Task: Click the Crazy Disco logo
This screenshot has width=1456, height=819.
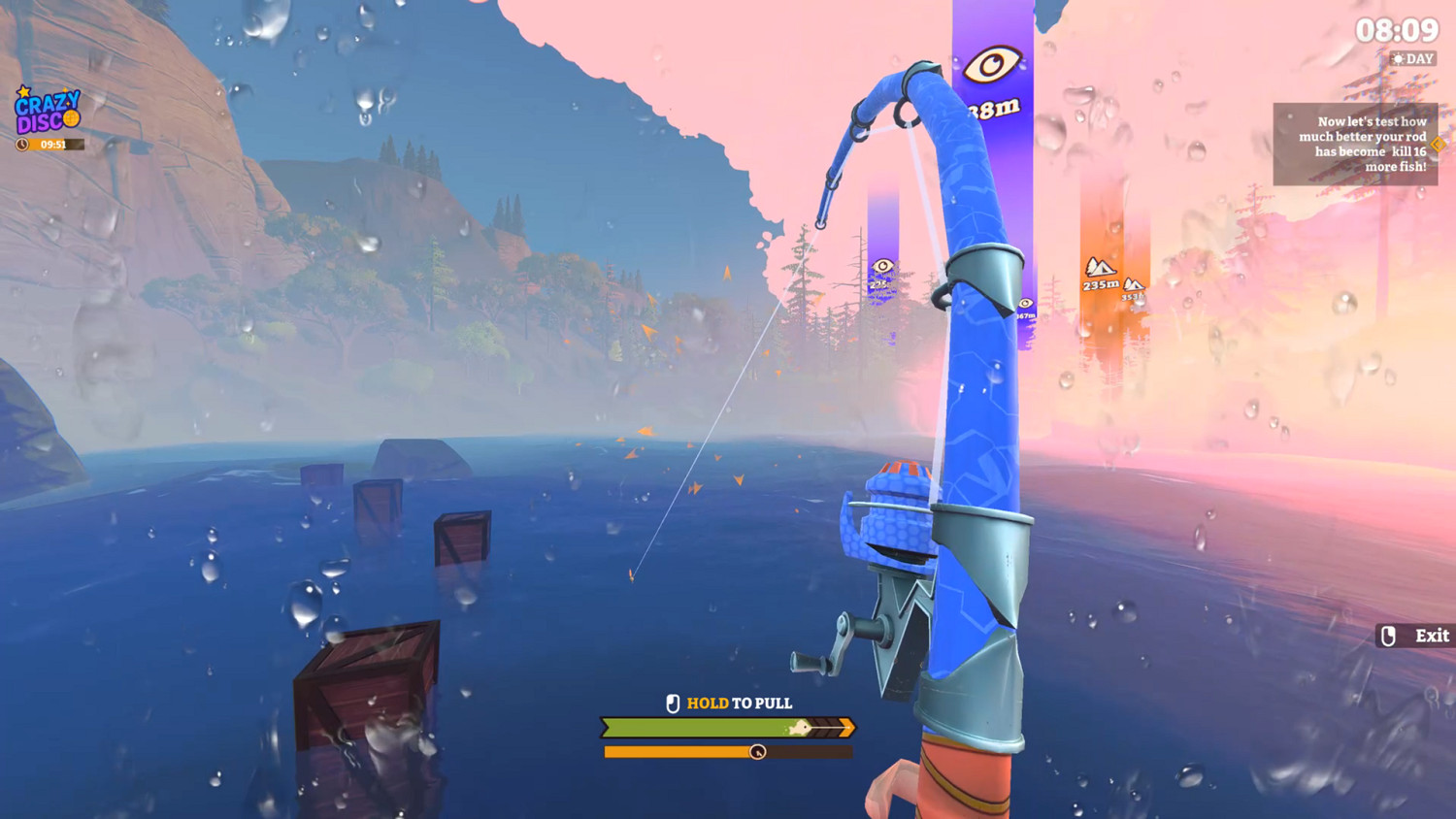Action: tap(46, 112)
